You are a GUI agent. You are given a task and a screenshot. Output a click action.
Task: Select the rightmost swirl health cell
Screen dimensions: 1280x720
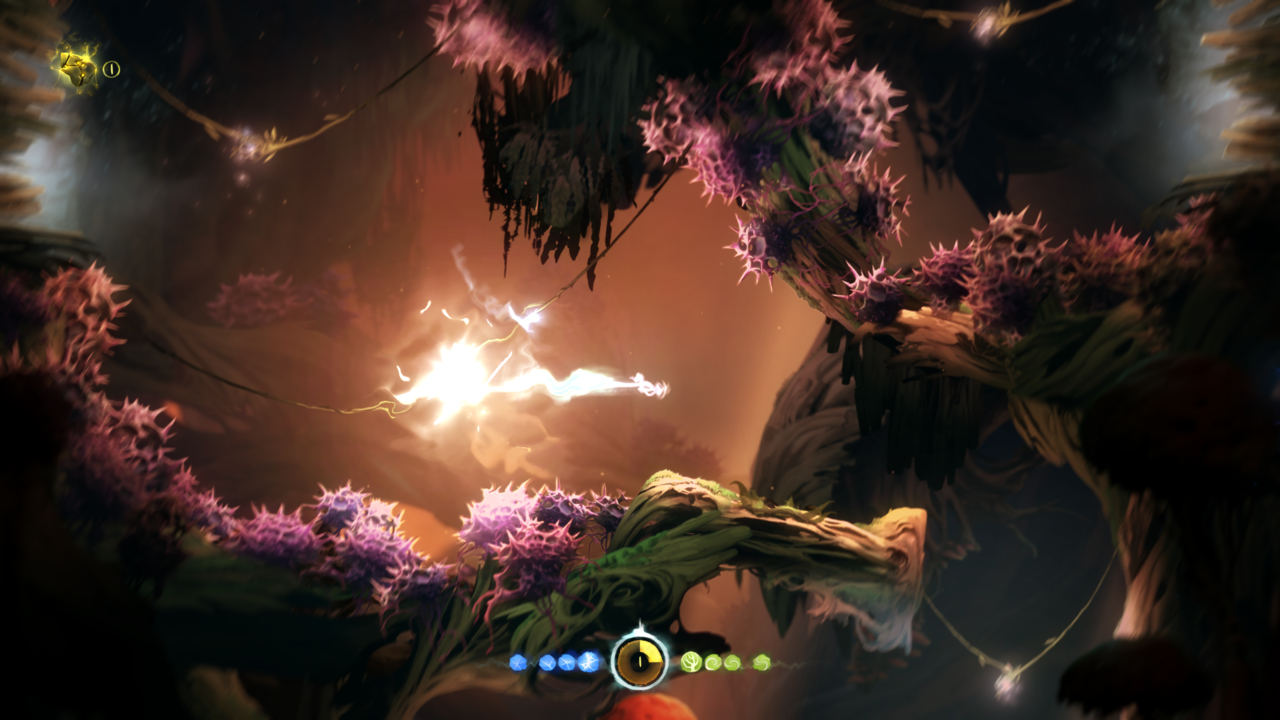[763, 662]
